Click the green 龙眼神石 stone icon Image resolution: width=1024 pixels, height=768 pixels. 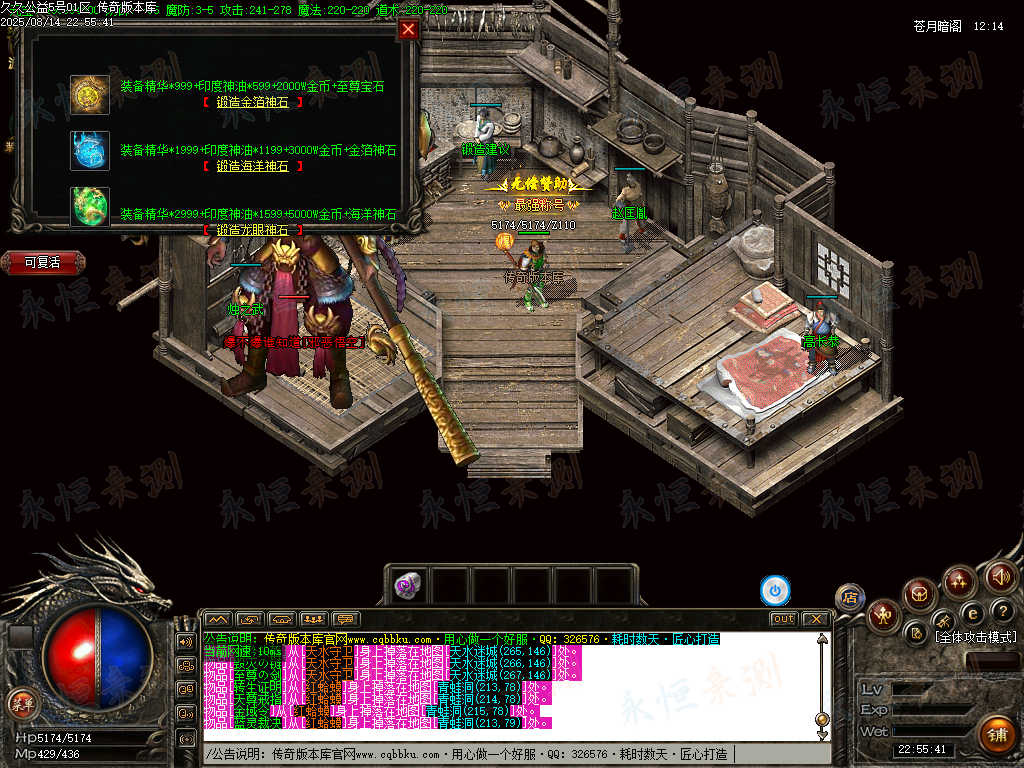pyautogui.click(x=90, y=207)
